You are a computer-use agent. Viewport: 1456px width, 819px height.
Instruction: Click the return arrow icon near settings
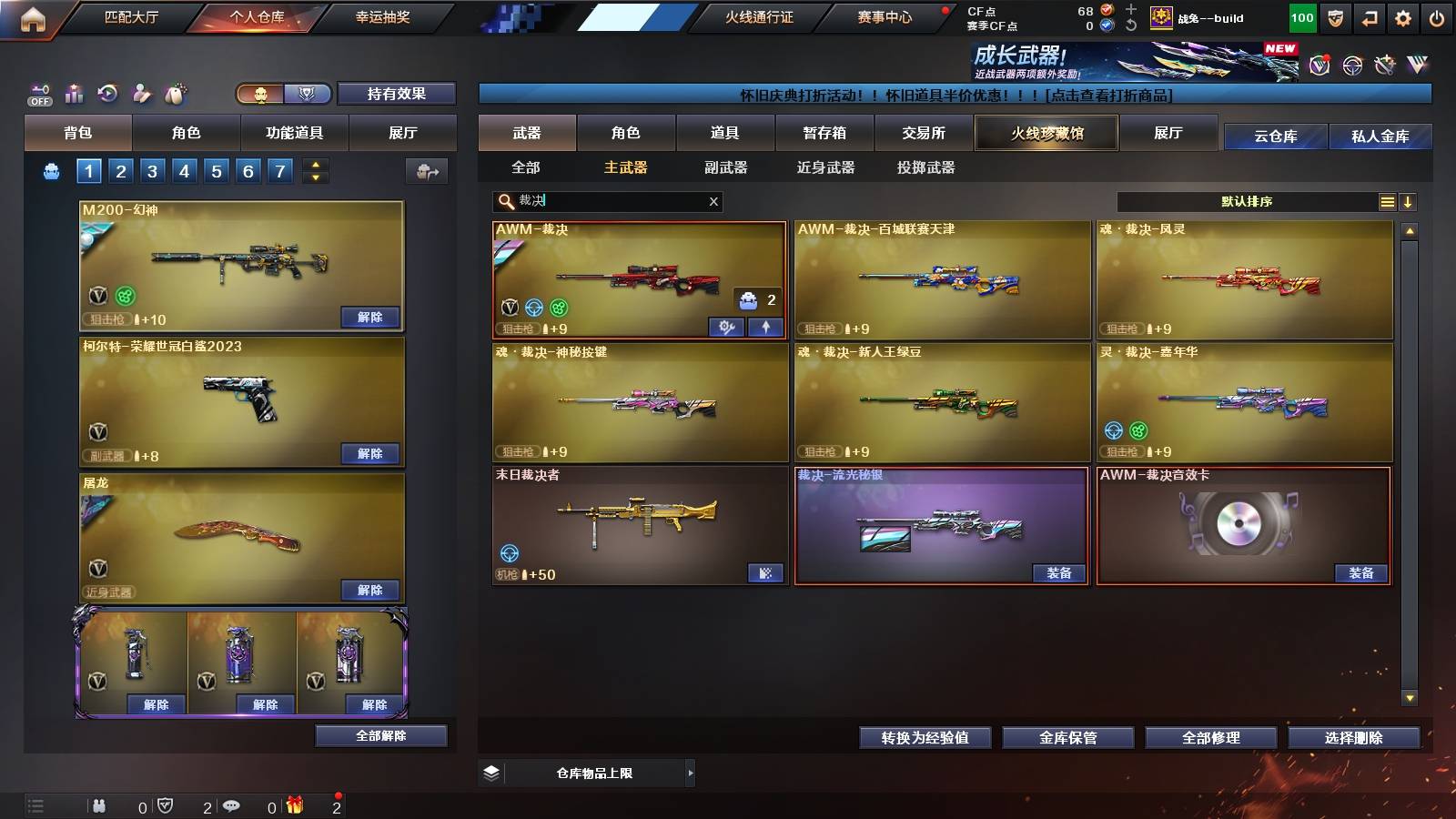[x=1369, y=16]
